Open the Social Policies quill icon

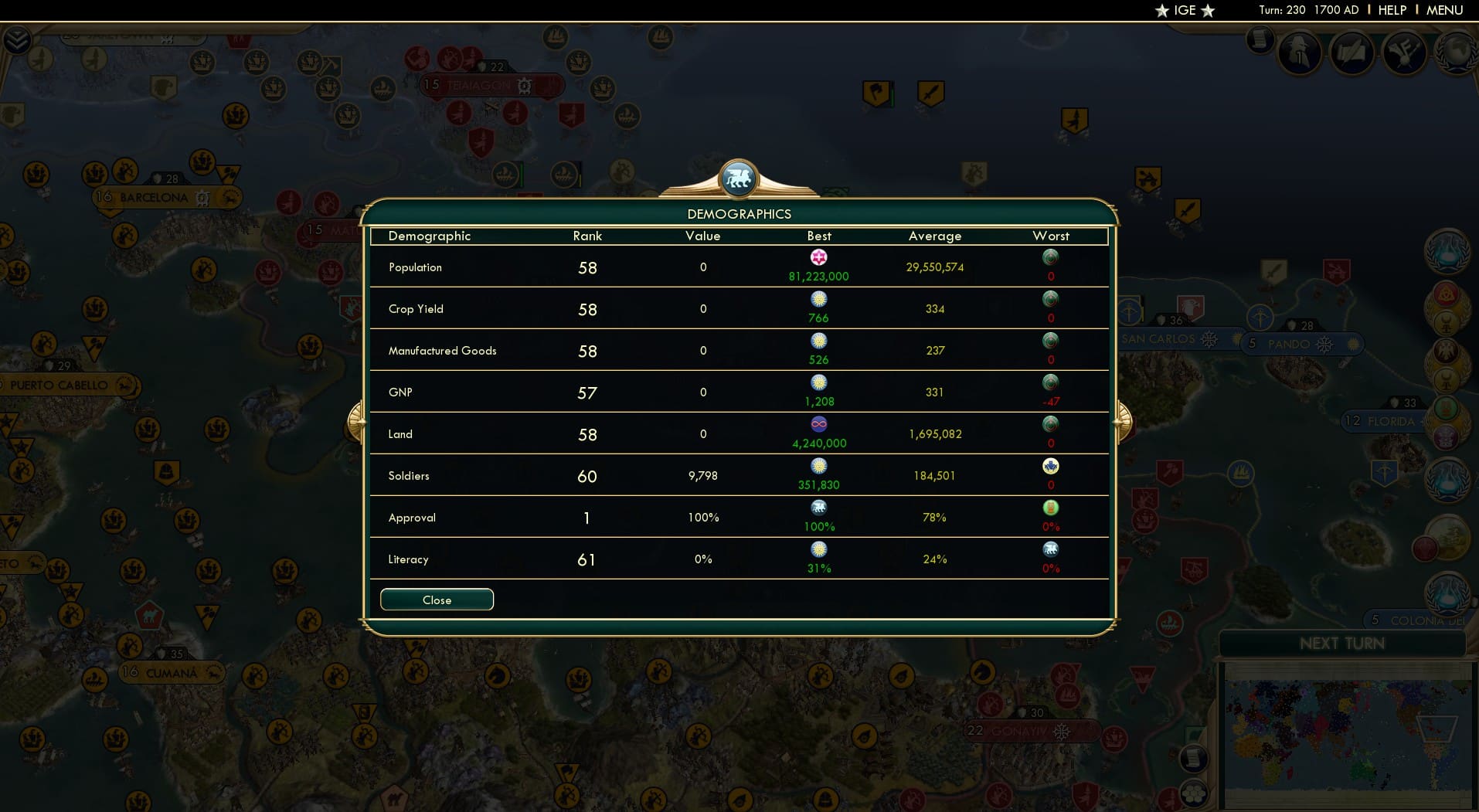1354,51
